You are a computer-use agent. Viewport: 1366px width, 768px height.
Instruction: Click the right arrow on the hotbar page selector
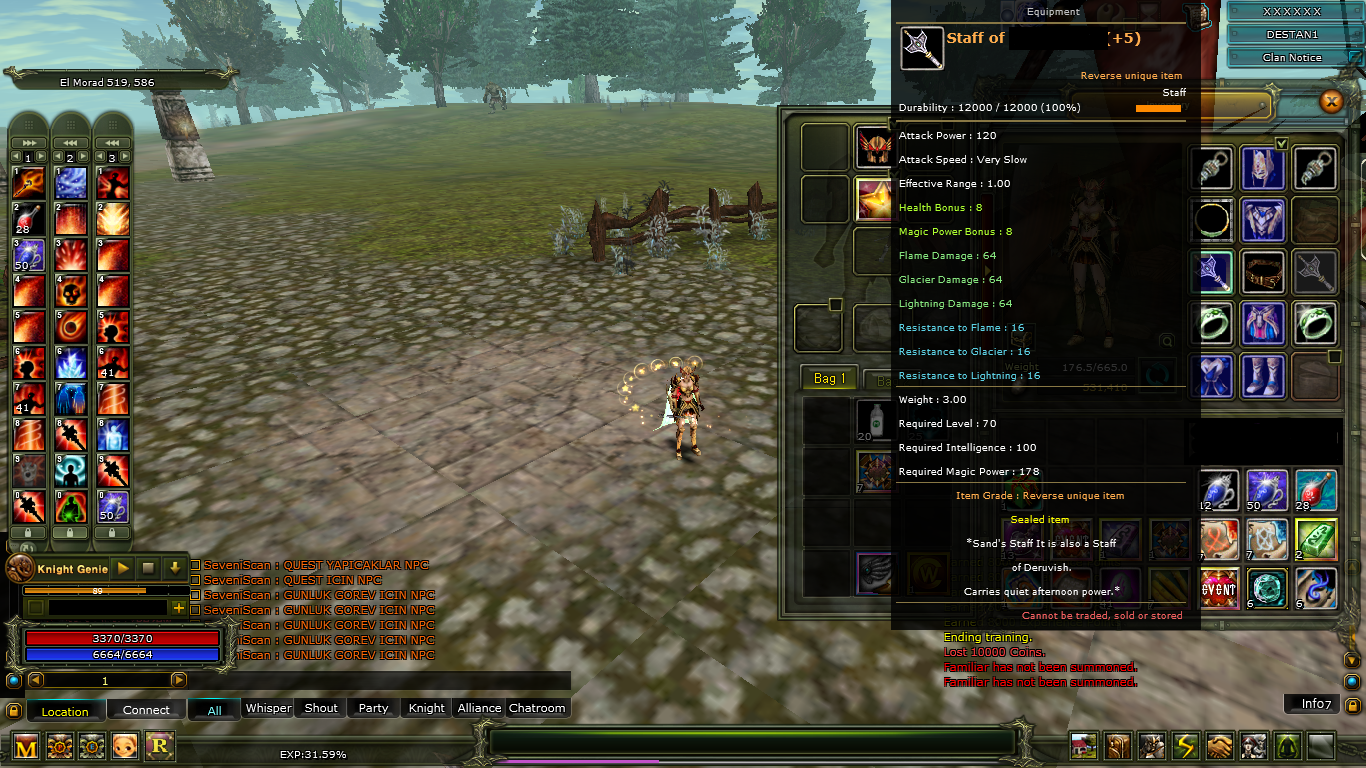pyautogui.click(x=179, y=679)
